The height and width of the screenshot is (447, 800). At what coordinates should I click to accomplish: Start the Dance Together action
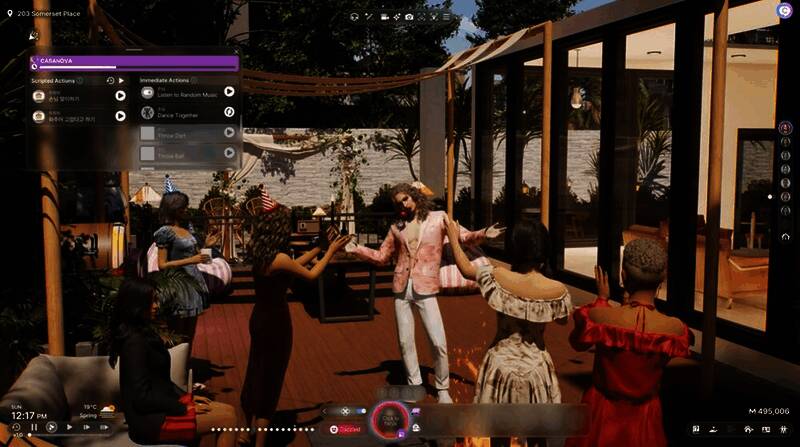(229, 111)
